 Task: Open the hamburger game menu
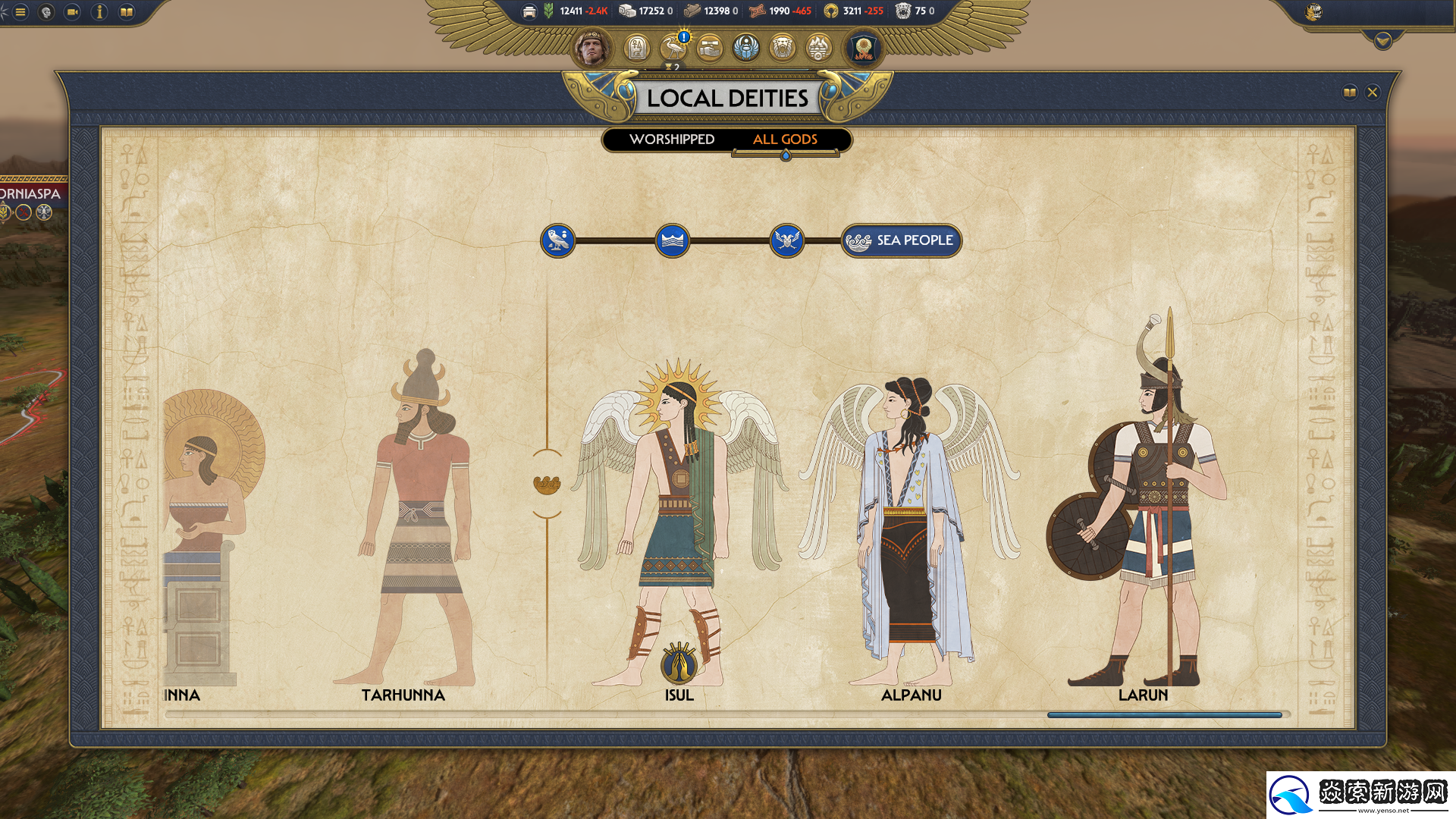click(x=20, y=12)
